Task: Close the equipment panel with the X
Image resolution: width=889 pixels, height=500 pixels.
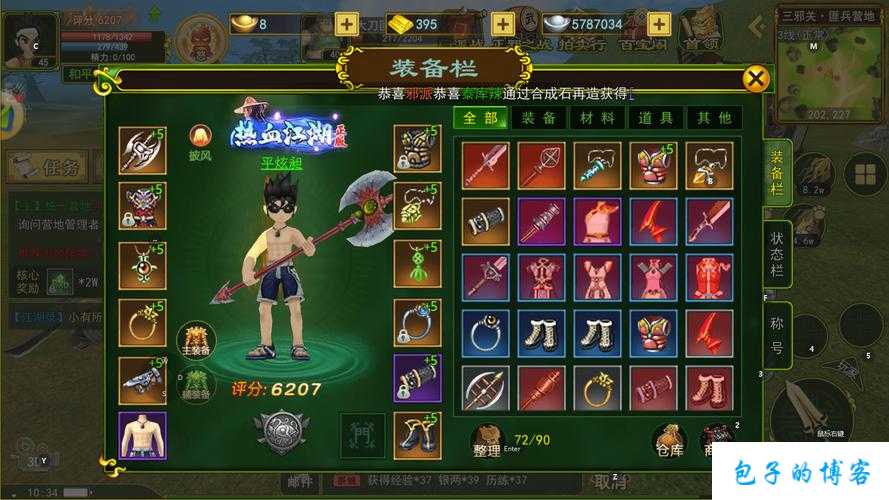Action: click(x=757, y=79)
